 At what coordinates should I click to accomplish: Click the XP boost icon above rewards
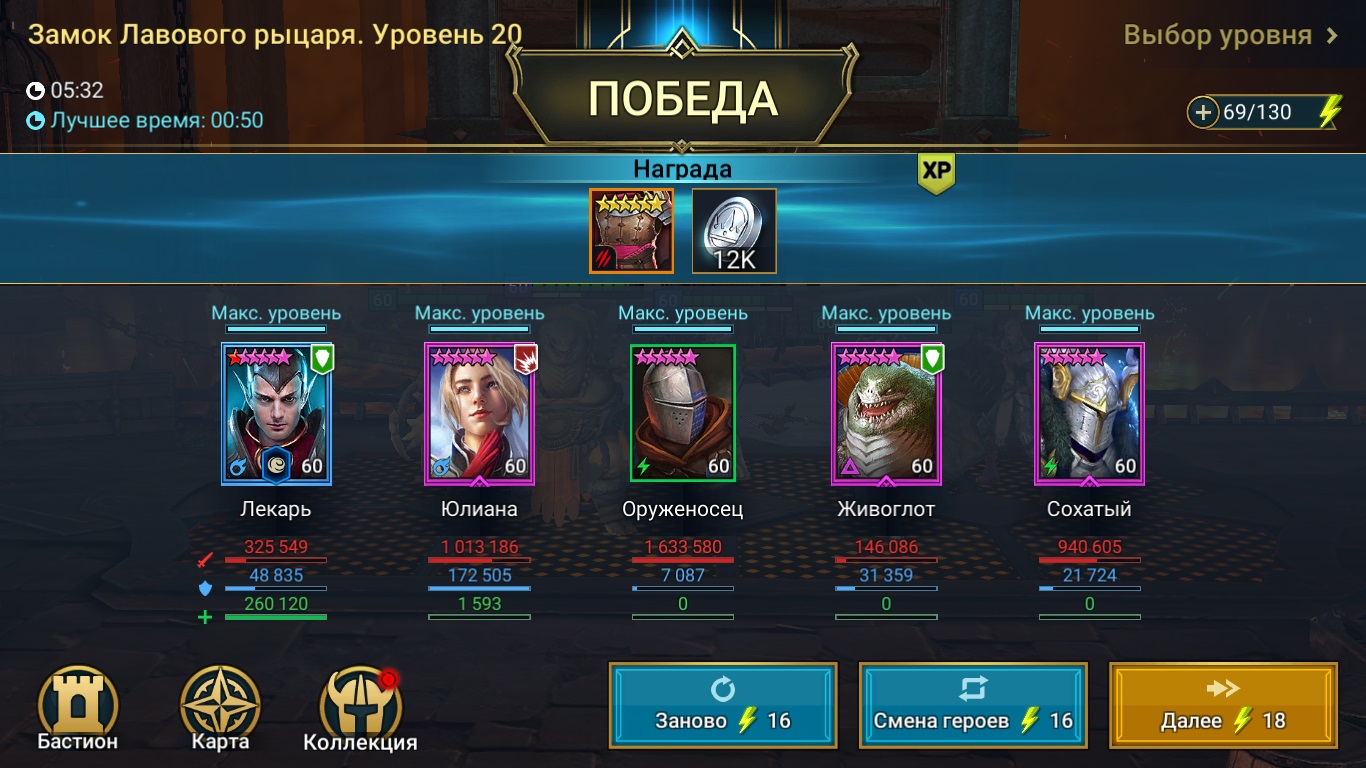936,171
